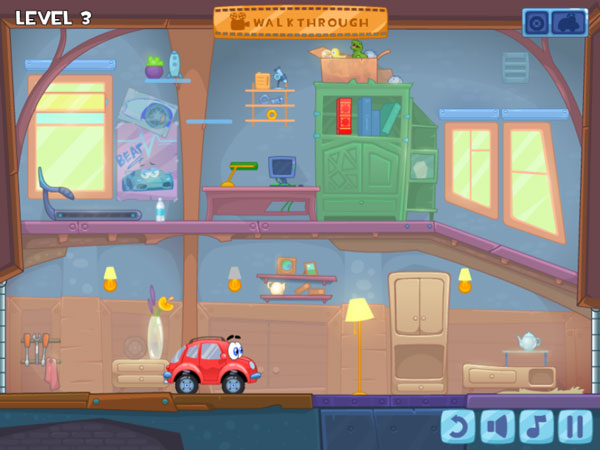Toggle background music with the note button
This screenshot has width=600, height=450.
(536, 427)
